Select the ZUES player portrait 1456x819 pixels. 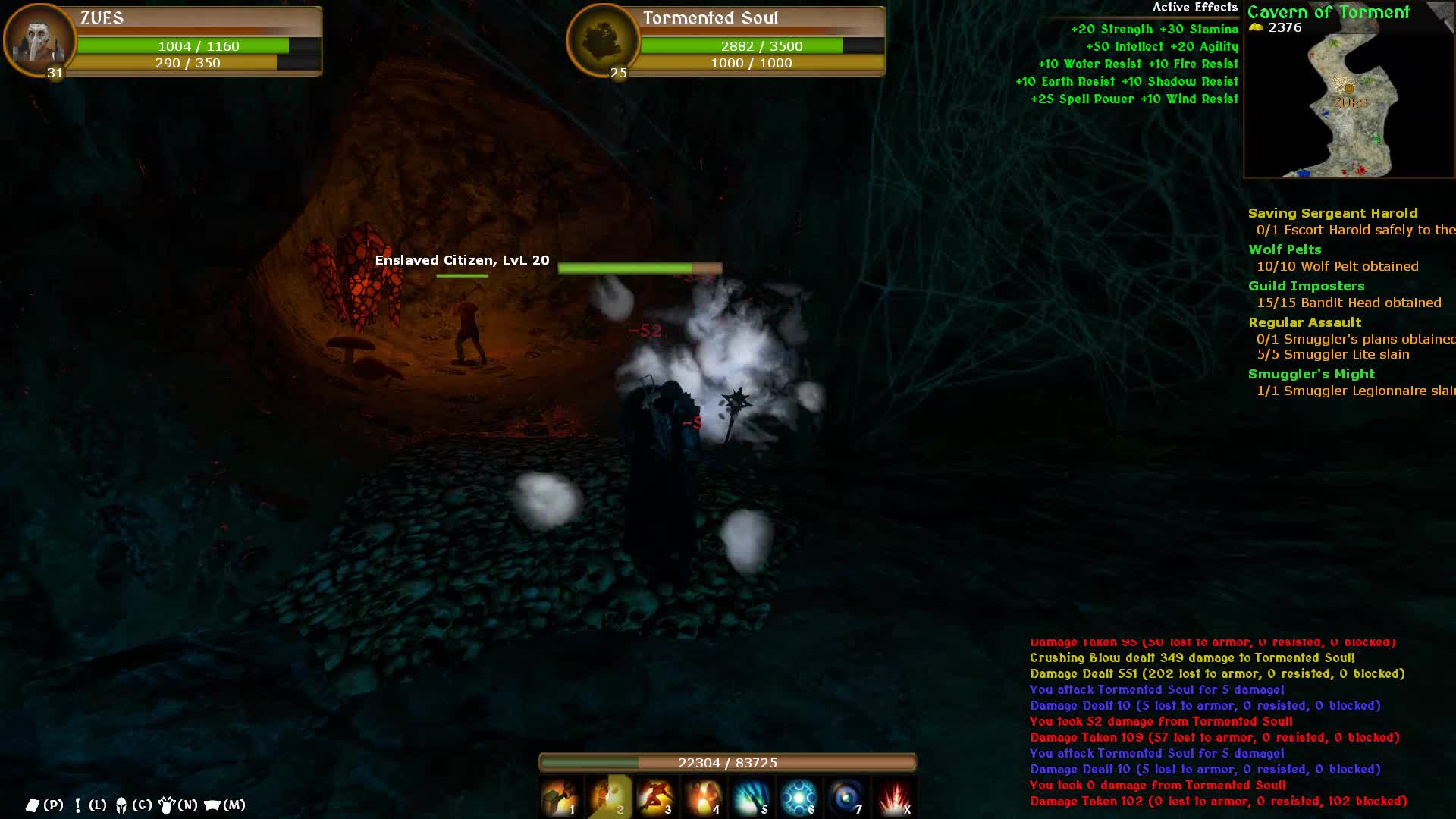click(x=39, y=40)
